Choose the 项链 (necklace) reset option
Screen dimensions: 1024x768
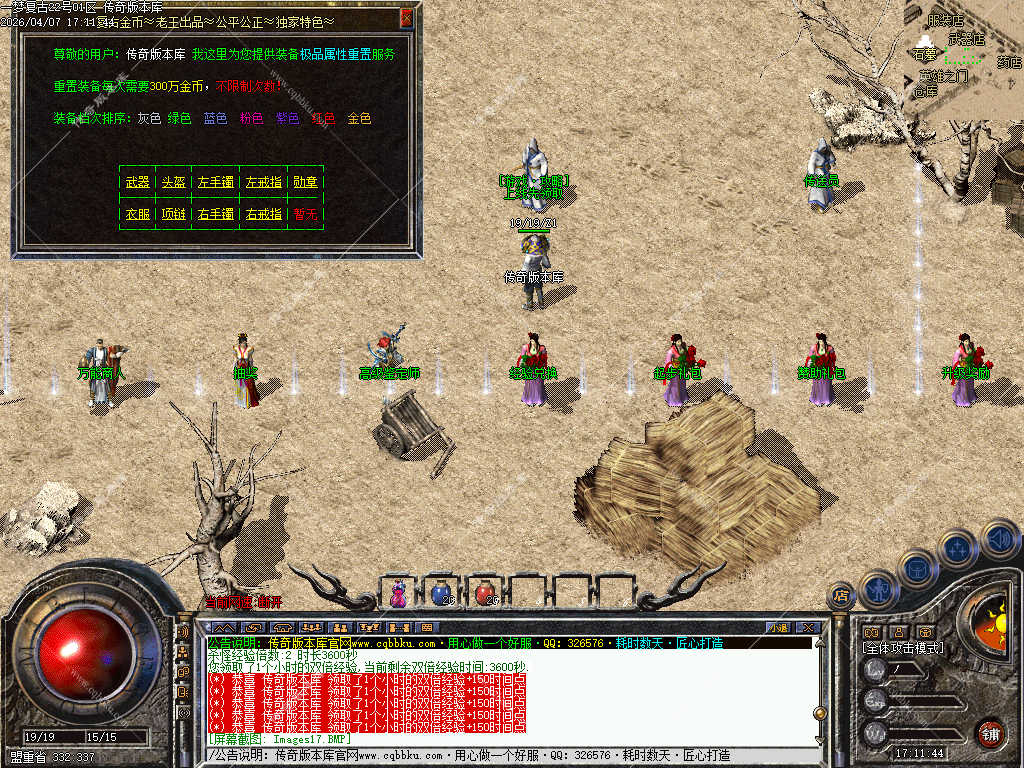pos(174,214)
